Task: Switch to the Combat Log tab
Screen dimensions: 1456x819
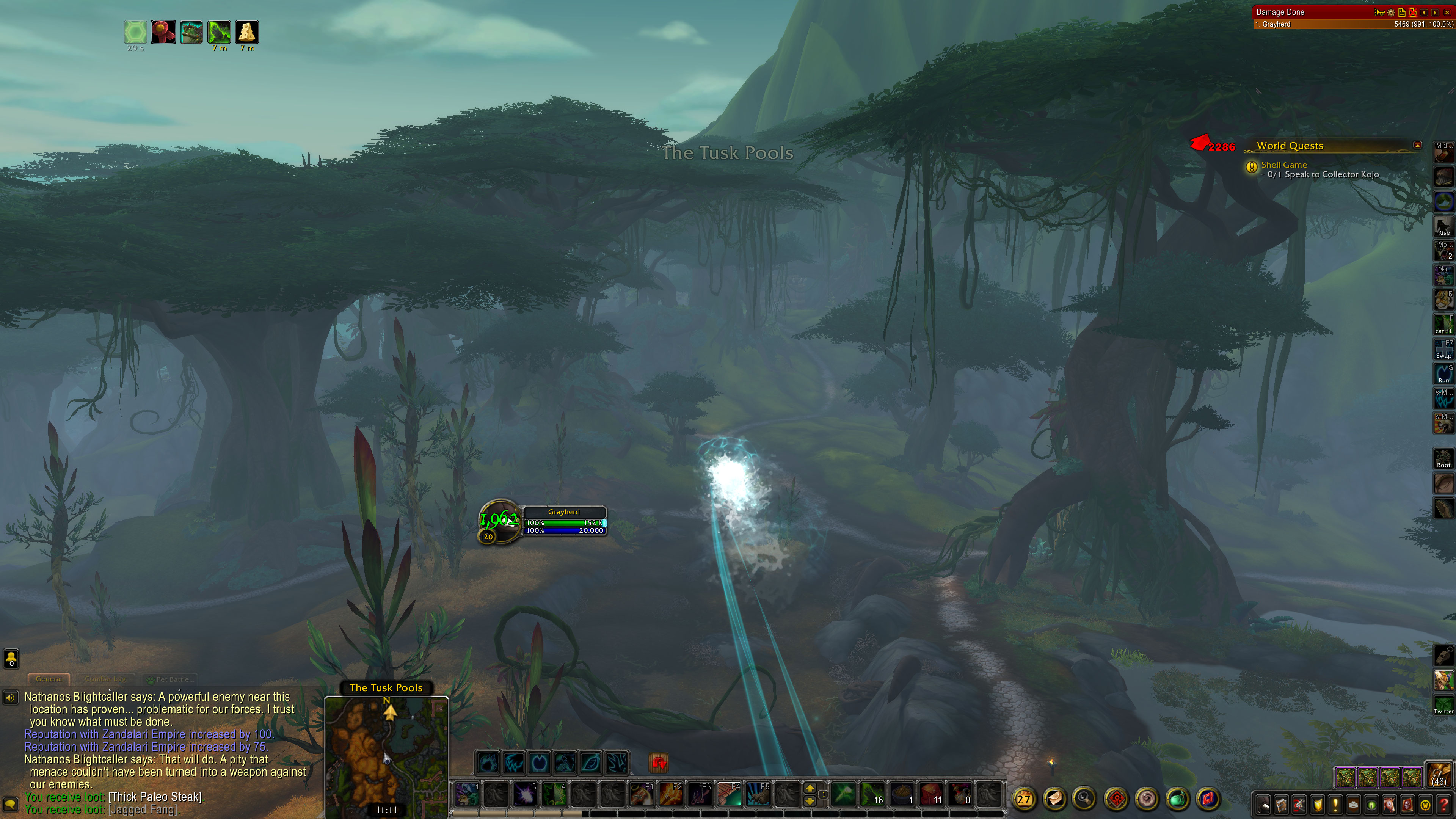Action: pos(105,679)
